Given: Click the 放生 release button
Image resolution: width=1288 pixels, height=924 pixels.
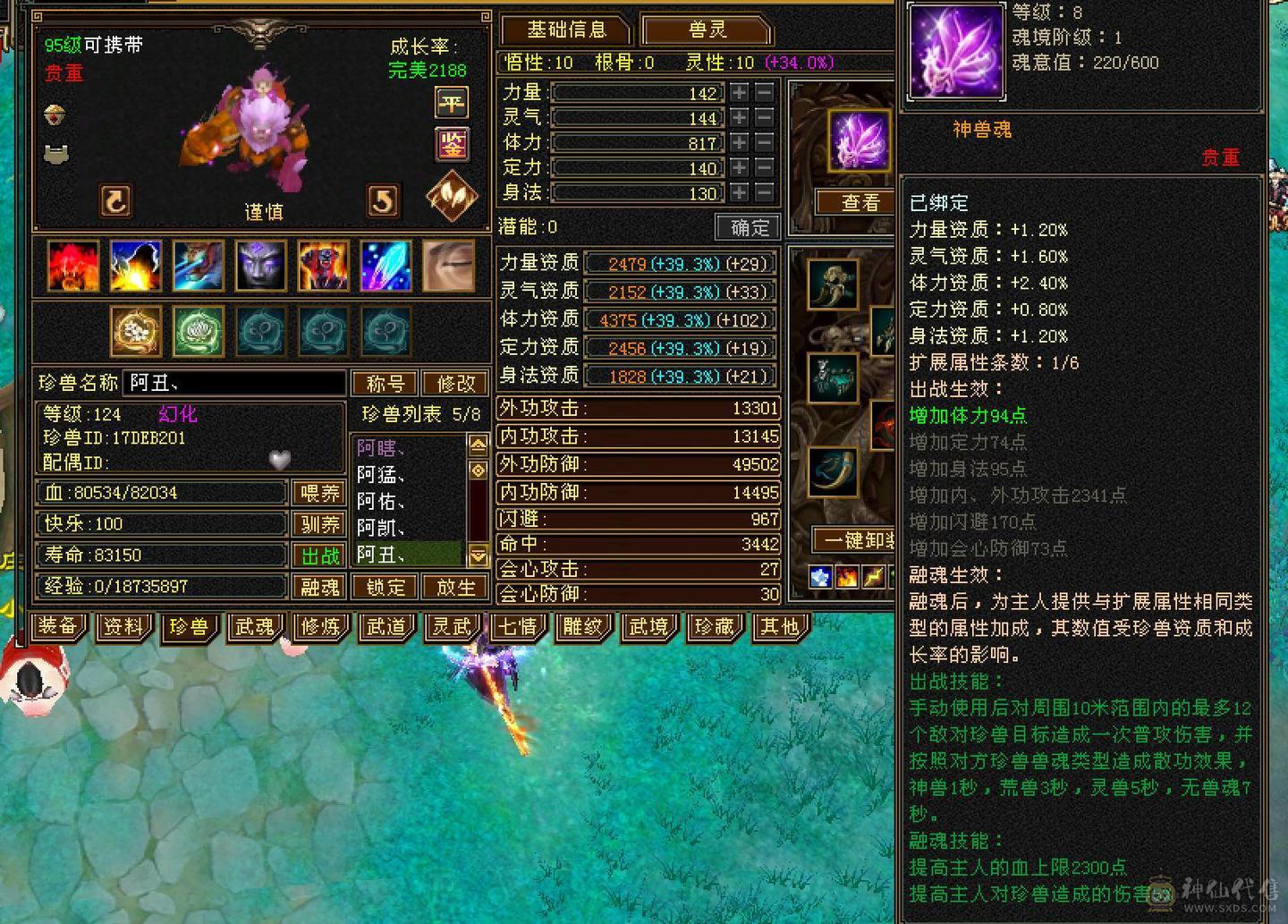Looking at the screenshot, I should pyautogui.click(x=456, y=587).
